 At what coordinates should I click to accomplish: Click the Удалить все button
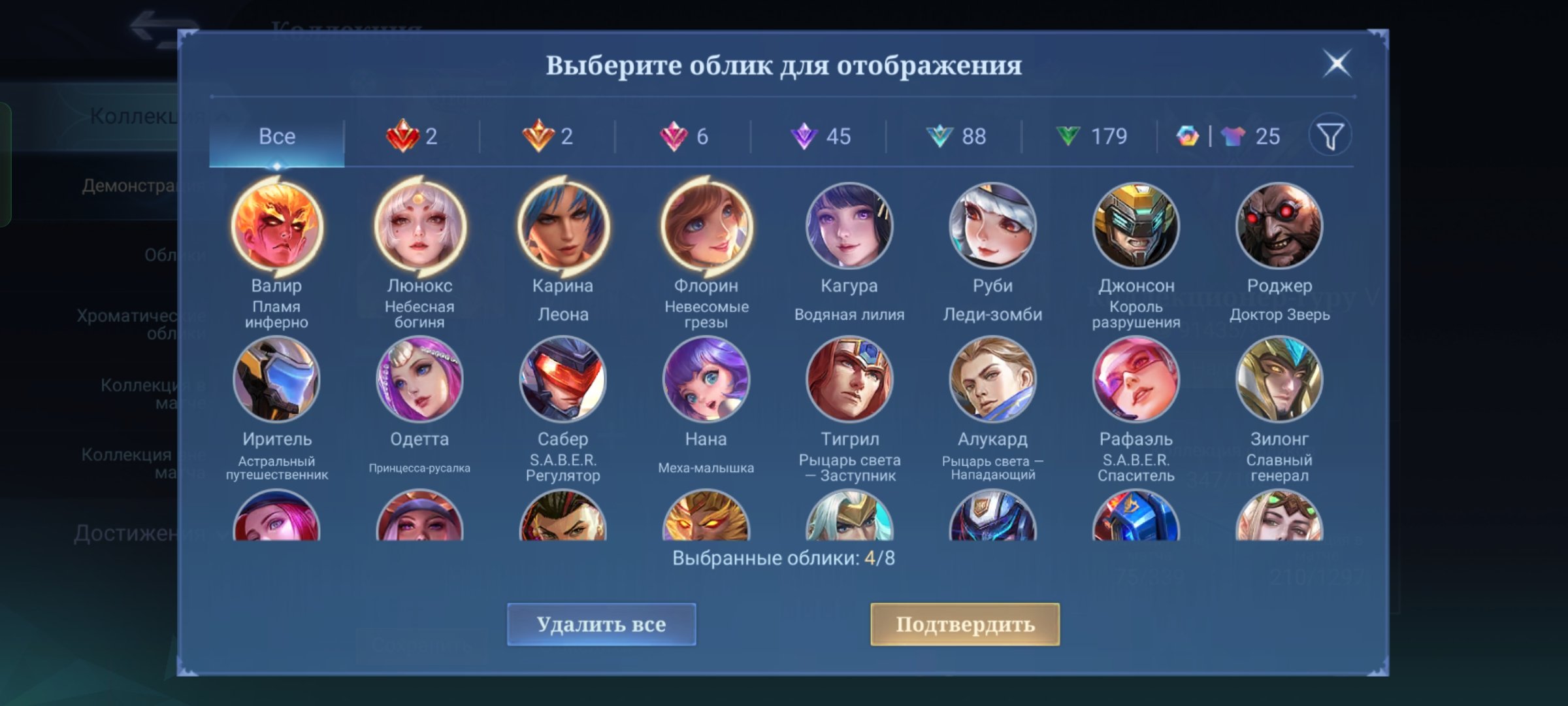602,626
